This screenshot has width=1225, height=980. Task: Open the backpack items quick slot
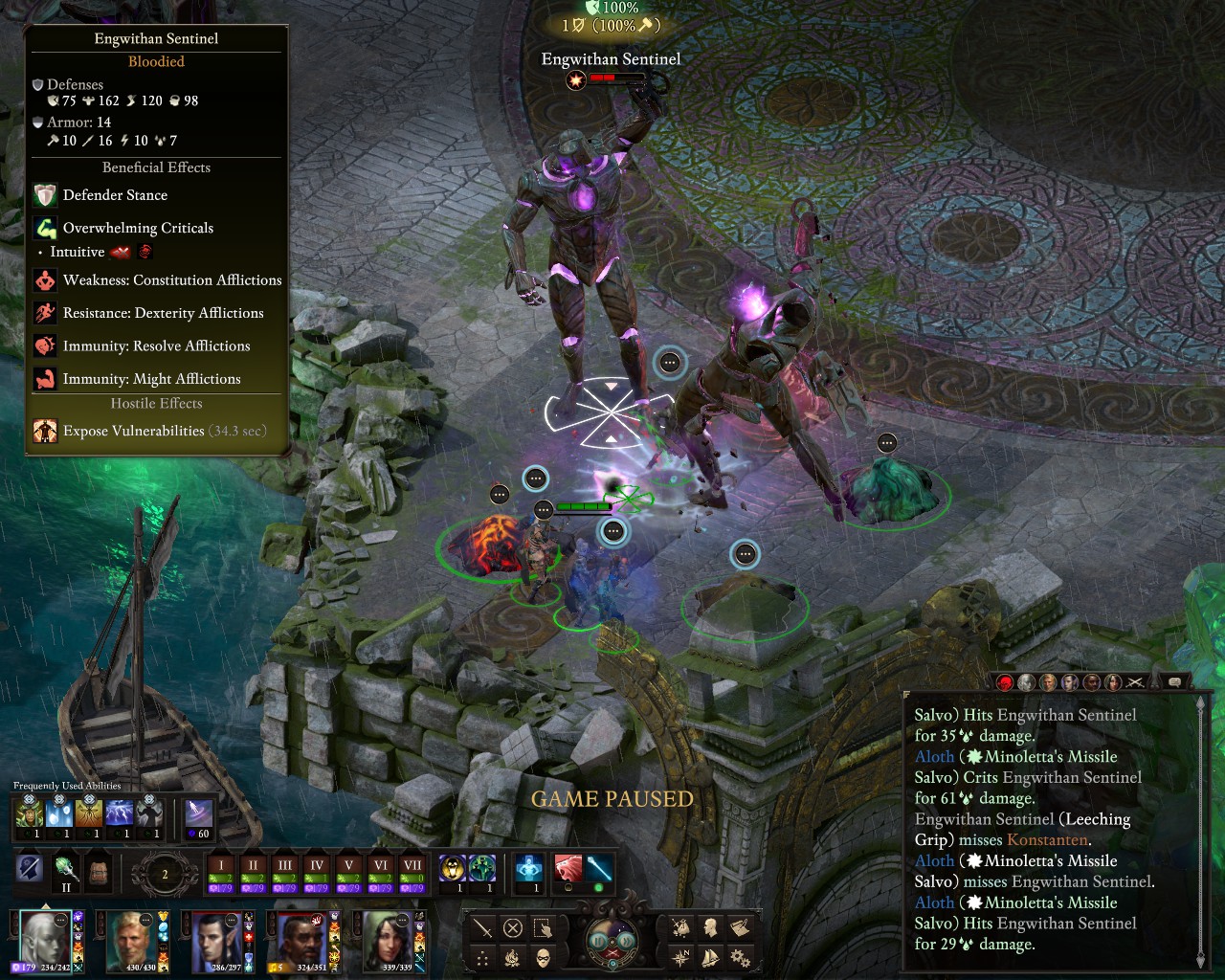98,871
